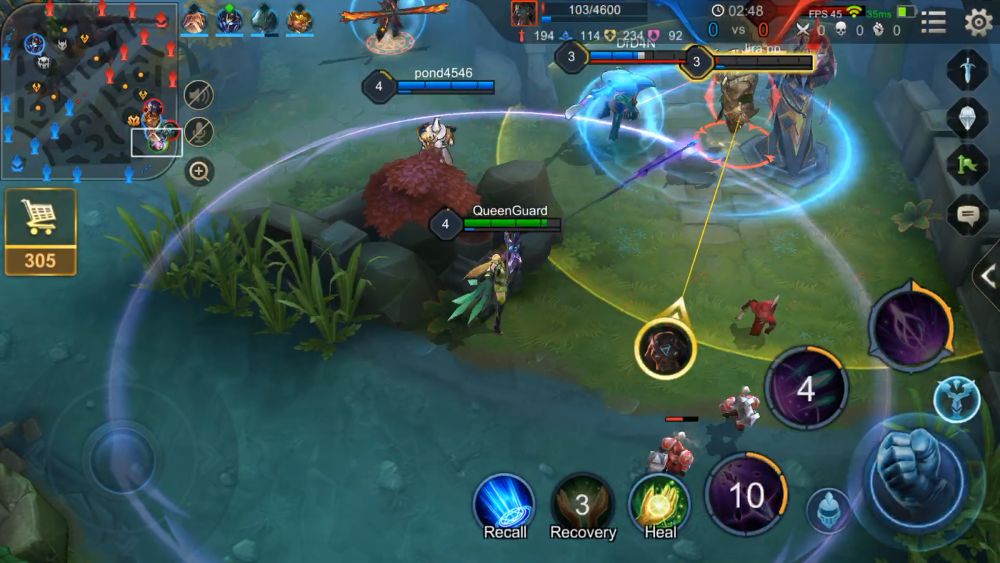The height and width of the screenshot is (563, 1000).
Task: Target towers with the tower icon
Action: coord(955,398)
